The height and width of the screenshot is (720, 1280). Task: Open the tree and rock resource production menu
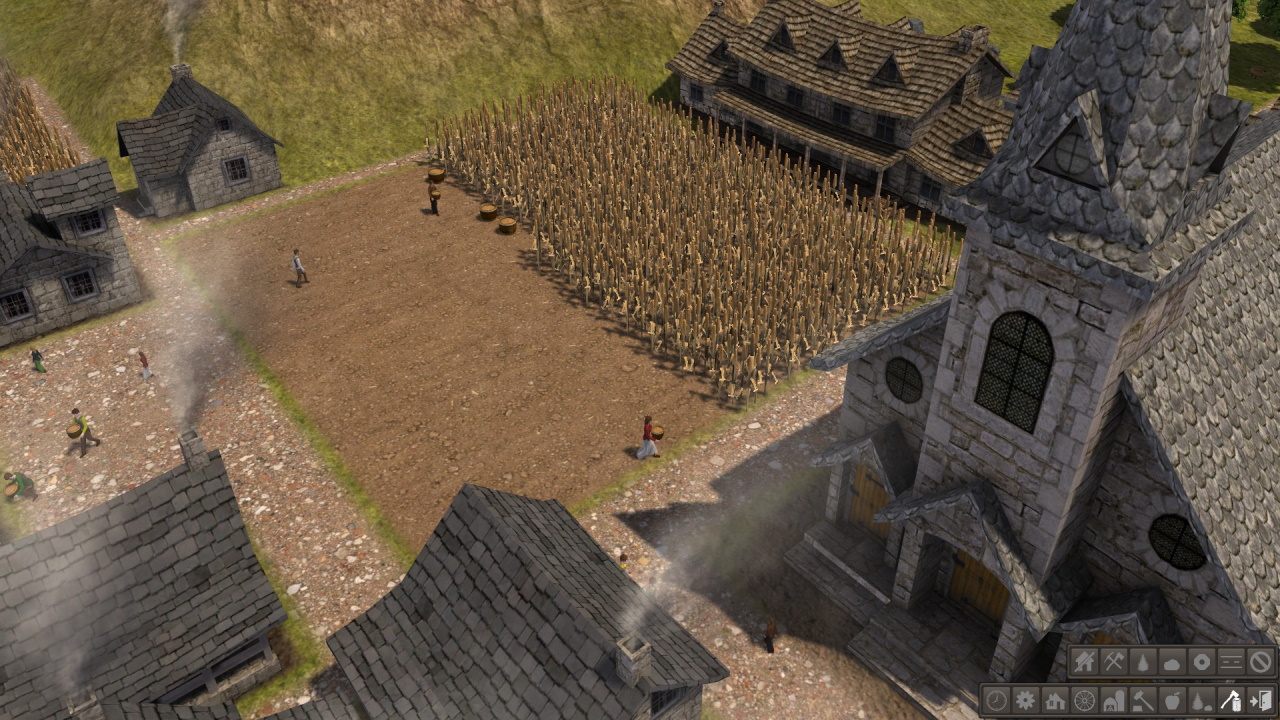point(1201,700)
